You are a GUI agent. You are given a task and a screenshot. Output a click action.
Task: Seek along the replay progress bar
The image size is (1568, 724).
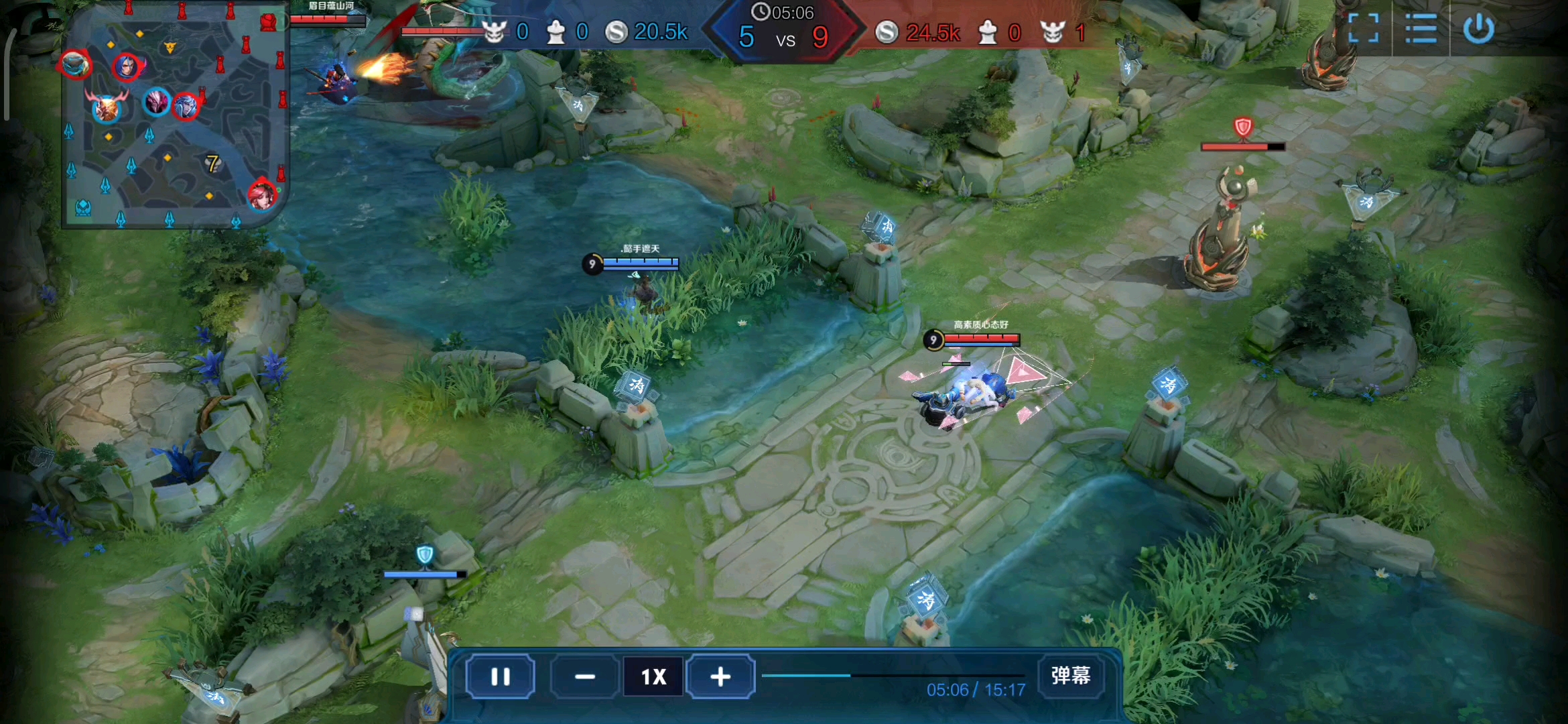tap(893, 676)
